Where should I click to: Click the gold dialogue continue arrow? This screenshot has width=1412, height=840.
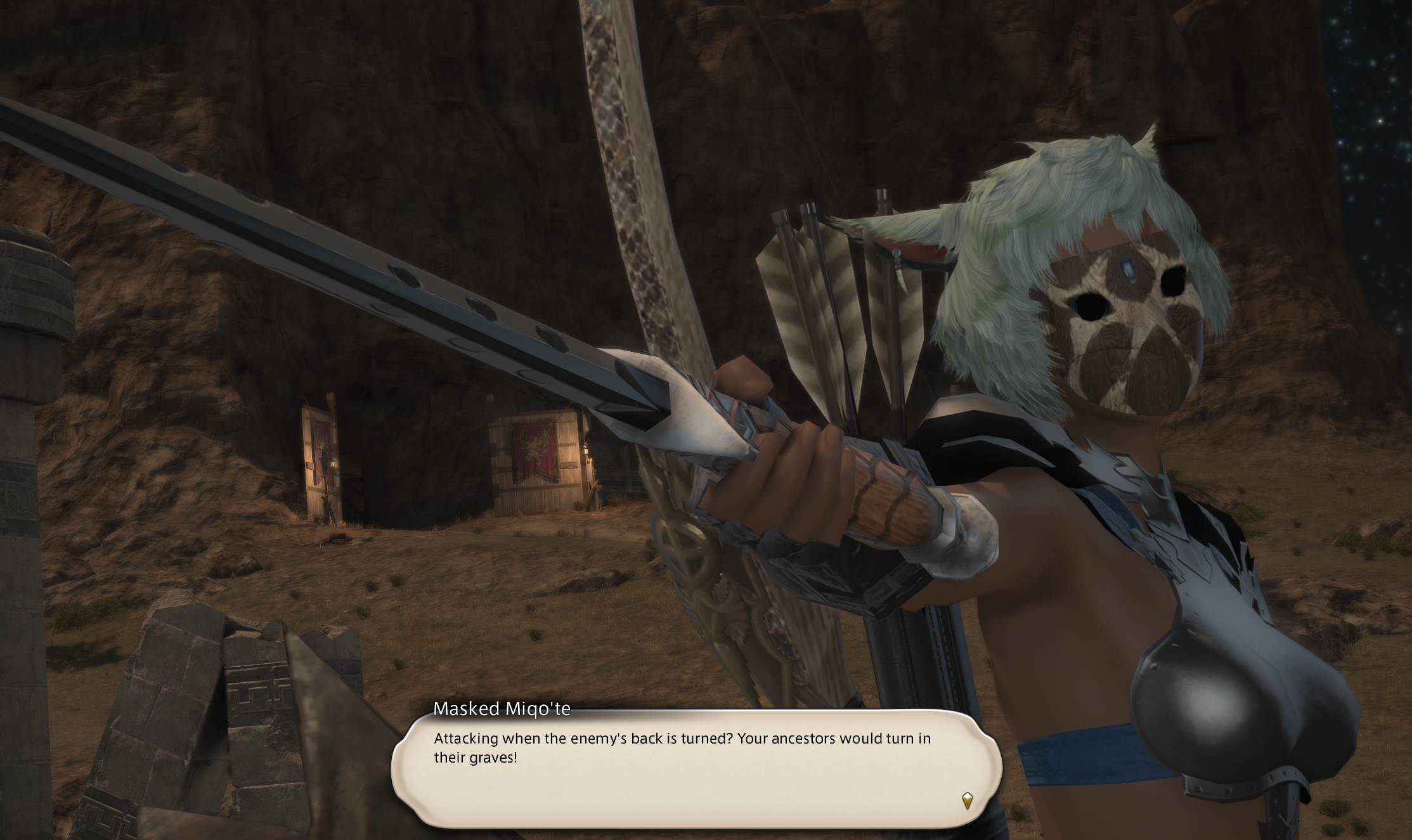(x=967, y=800)
